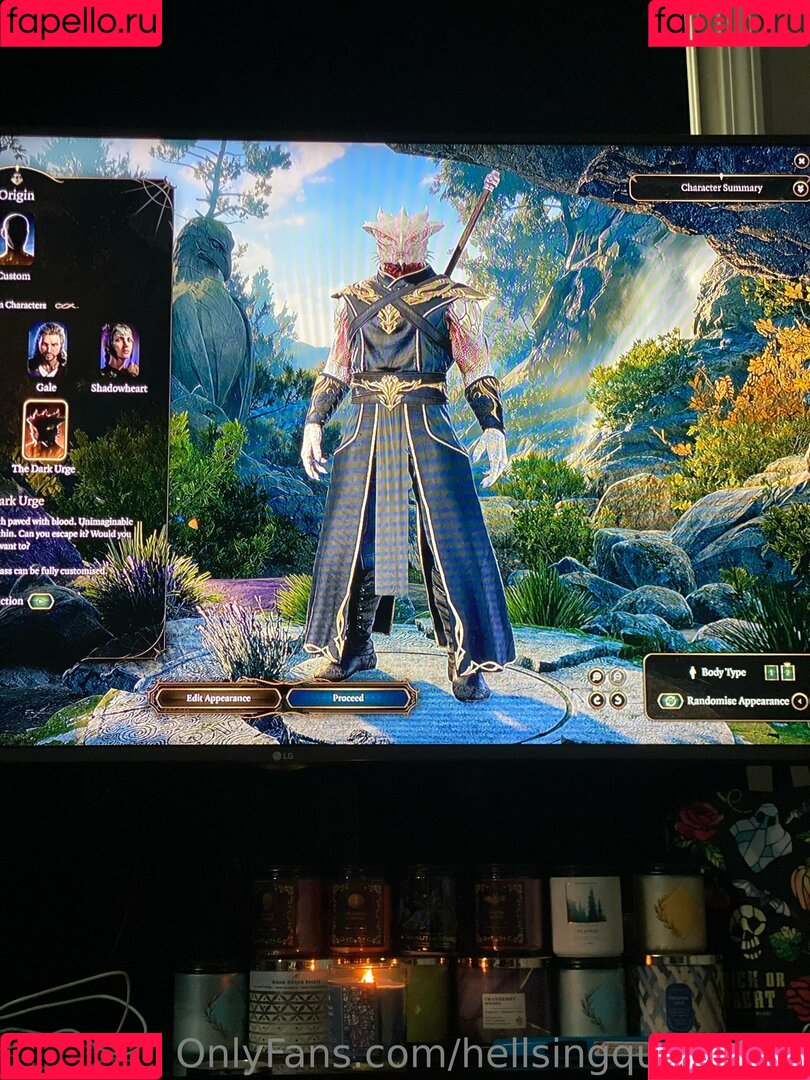Screen dimensions: 810x1080
Task: Pick the Shadowheart origin portrait
Action: [119, 350]
